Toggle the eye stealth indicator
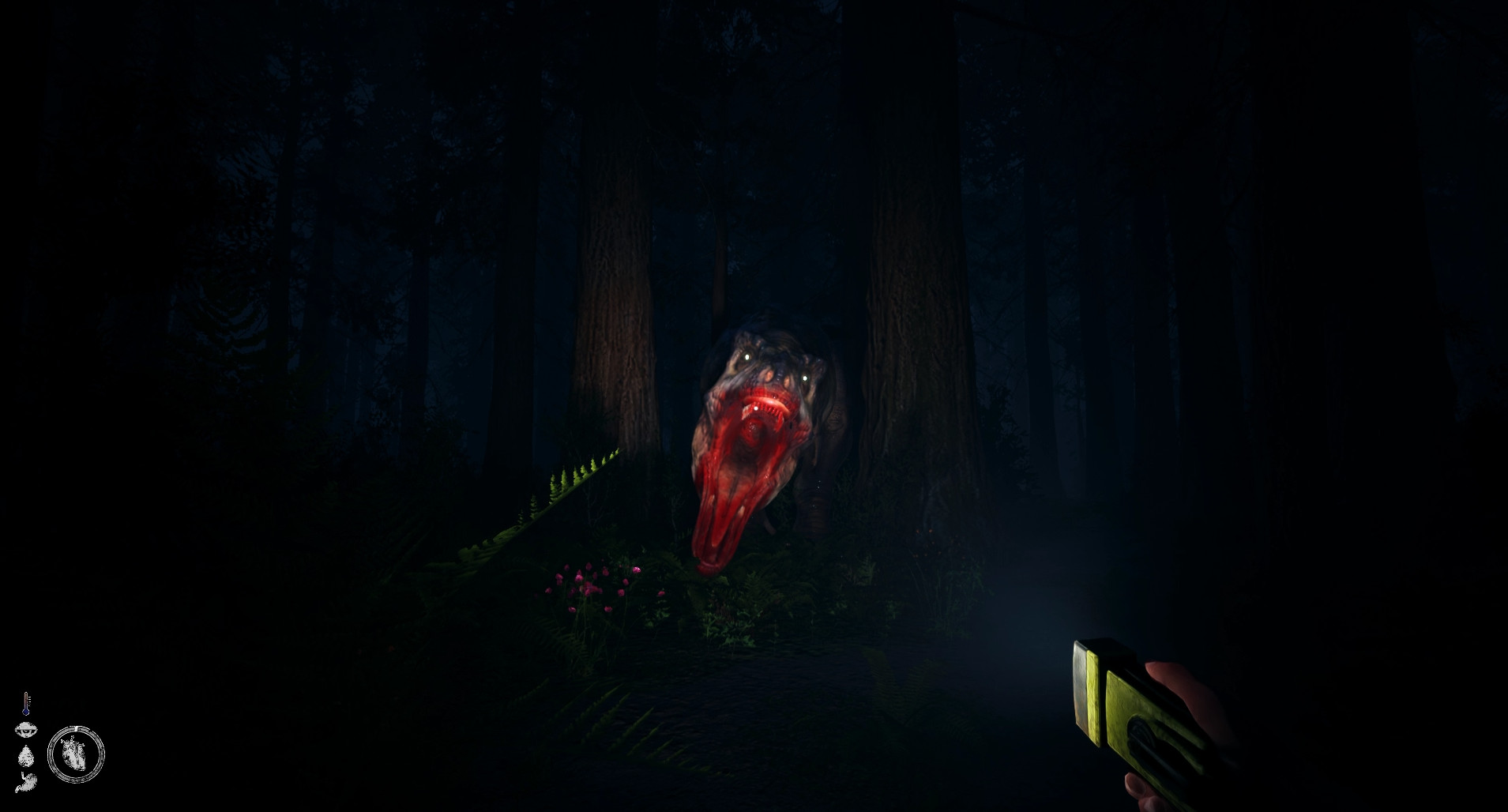Image resolution: width=1508 pixels, height=812 pixels. click(26, 728)
